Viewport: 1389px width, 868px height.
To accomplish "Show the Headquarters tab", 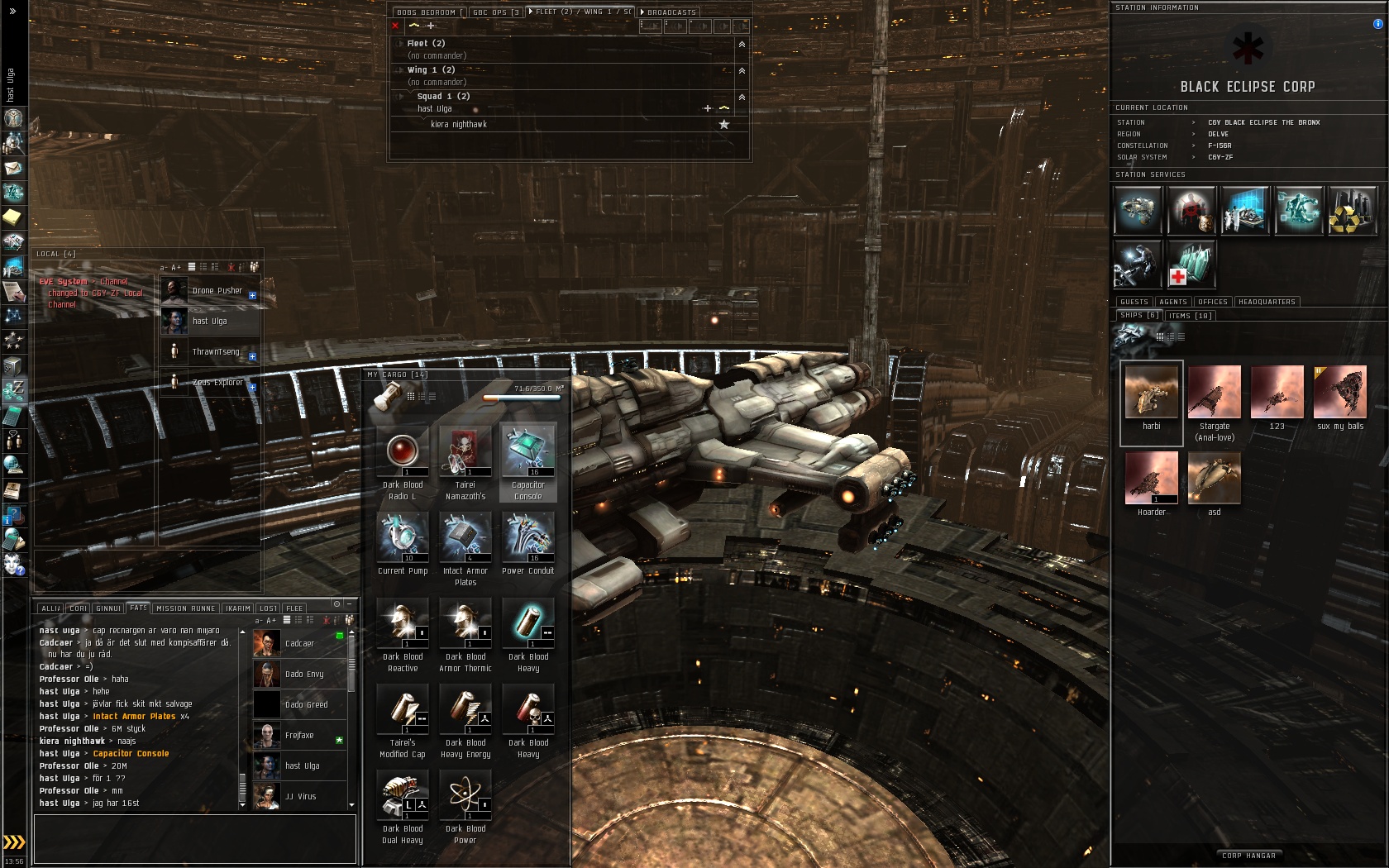I will coord(1267,302).
